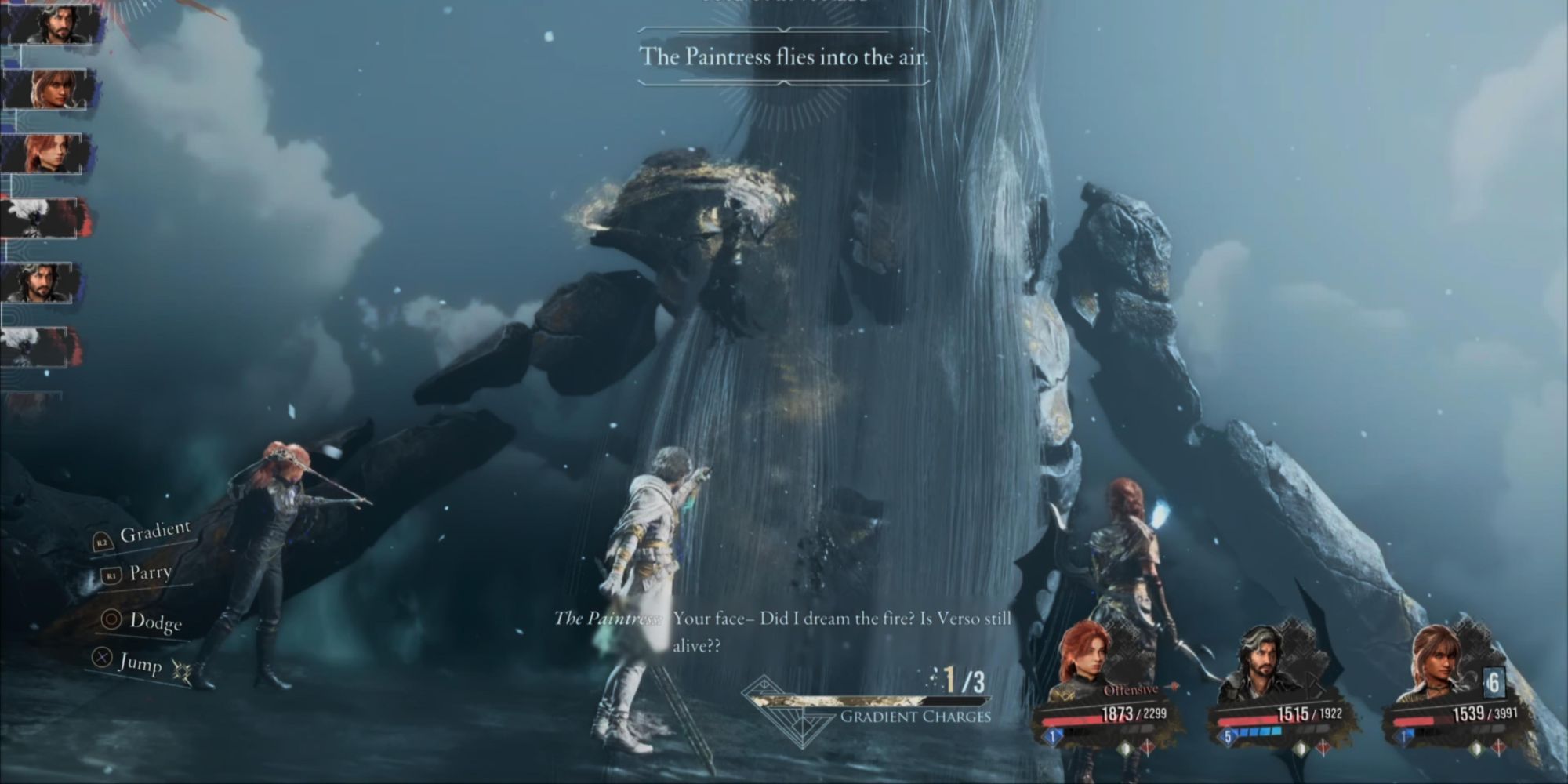
Task: Select the R2 Gradient button icon
Action: [x=103, y=543]
